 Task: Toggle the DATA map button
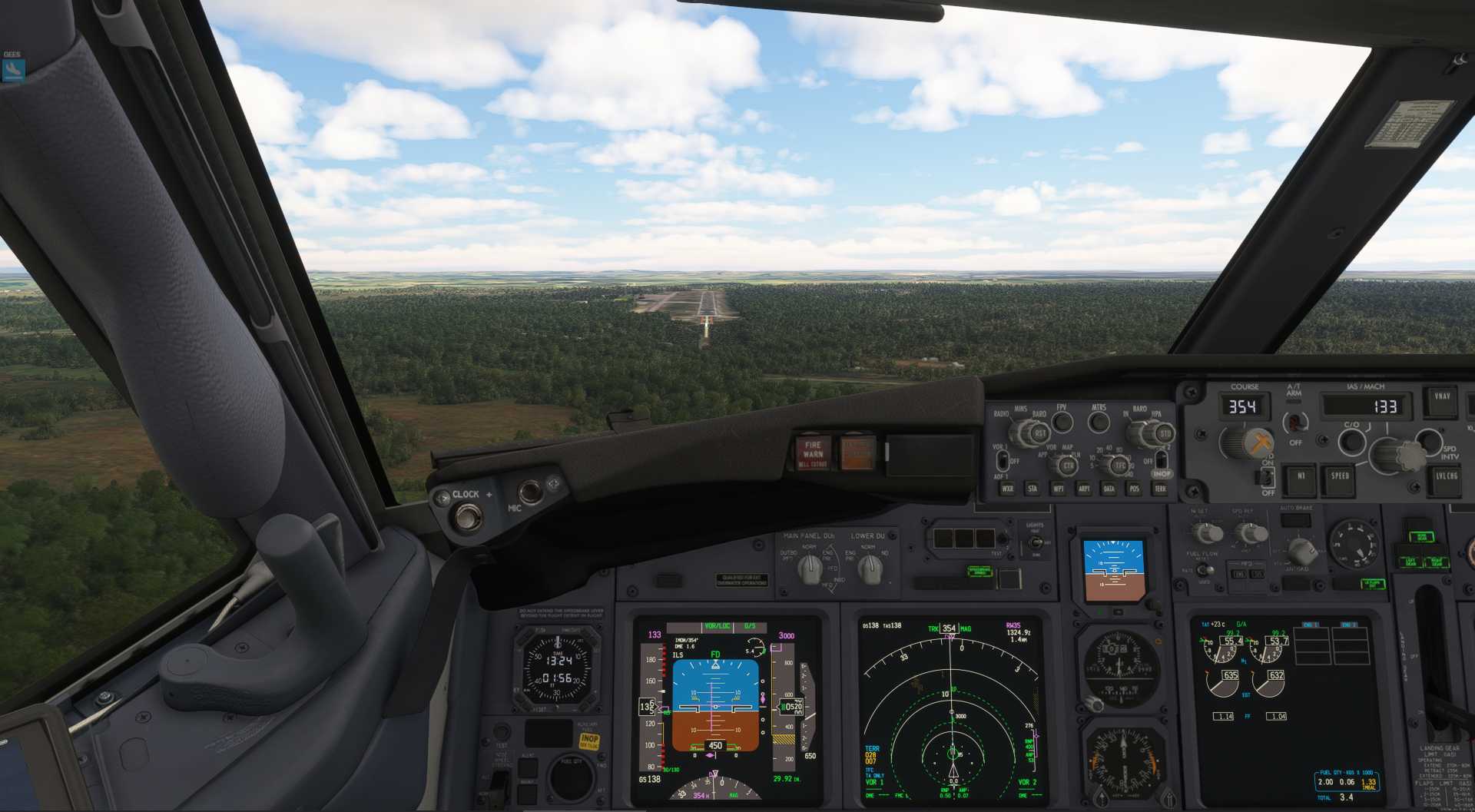[x=1109, y=489]
